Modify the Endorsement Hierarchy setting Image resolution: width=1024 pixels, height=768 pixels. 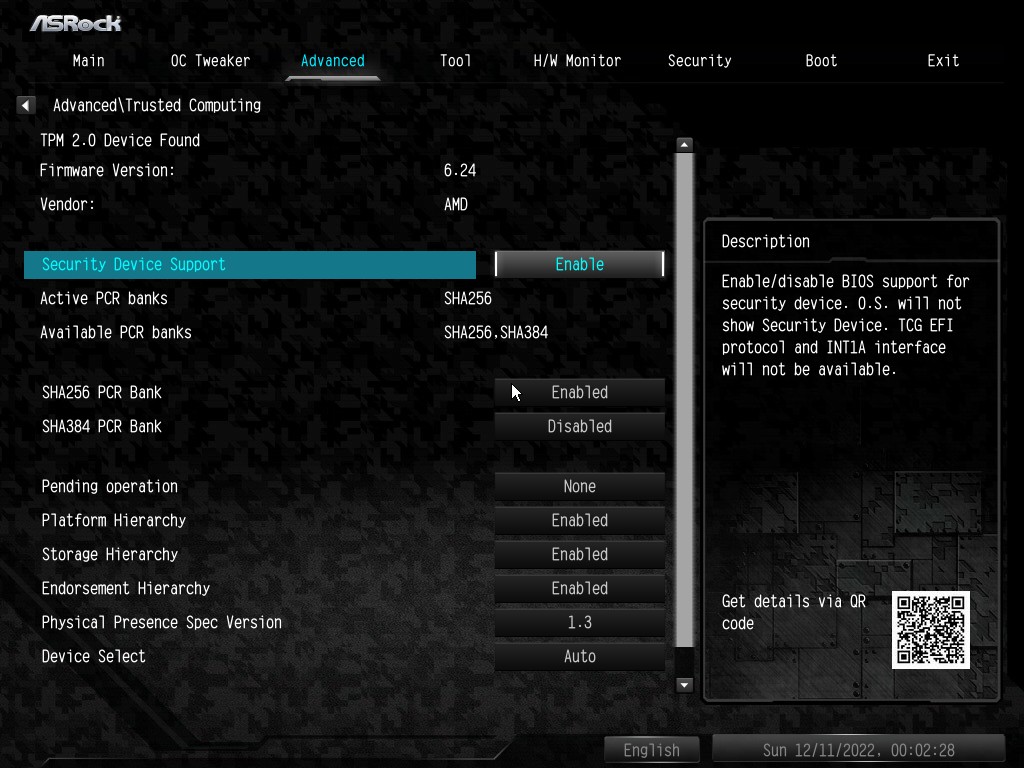[x=579, y=589]
